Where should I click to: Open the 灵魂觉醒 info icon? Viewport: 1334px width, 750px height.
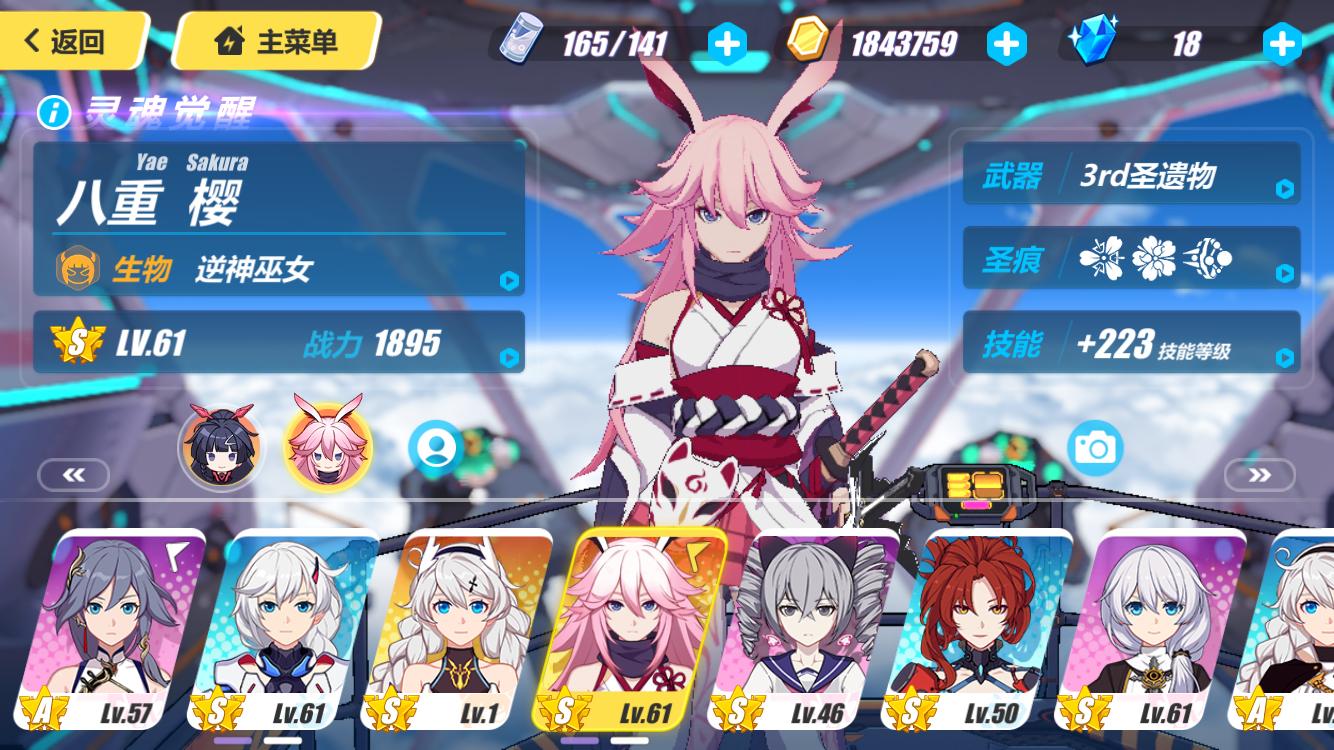tap(53, 113)
